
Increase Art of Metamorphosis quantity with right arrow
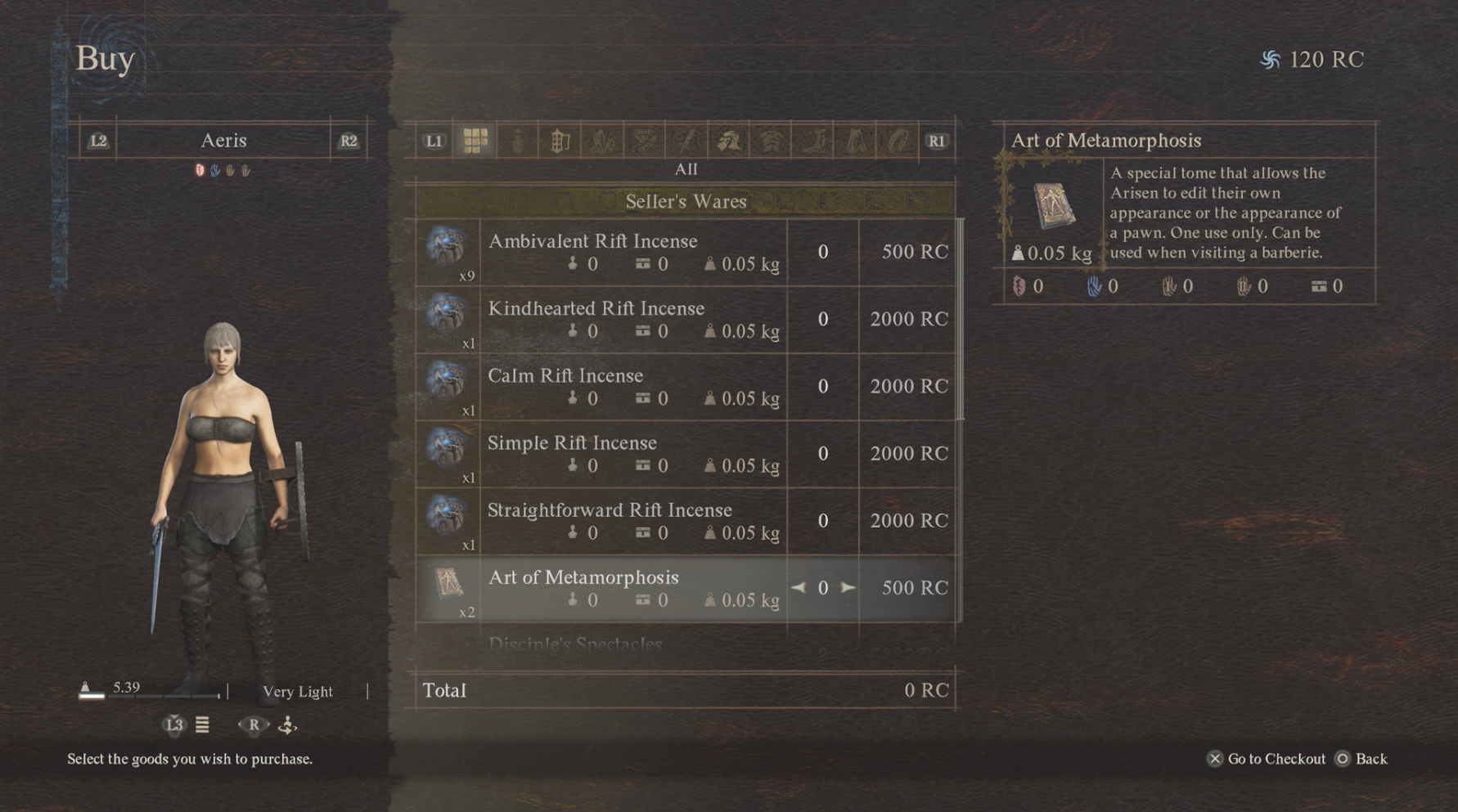click(x=848, y=587)
